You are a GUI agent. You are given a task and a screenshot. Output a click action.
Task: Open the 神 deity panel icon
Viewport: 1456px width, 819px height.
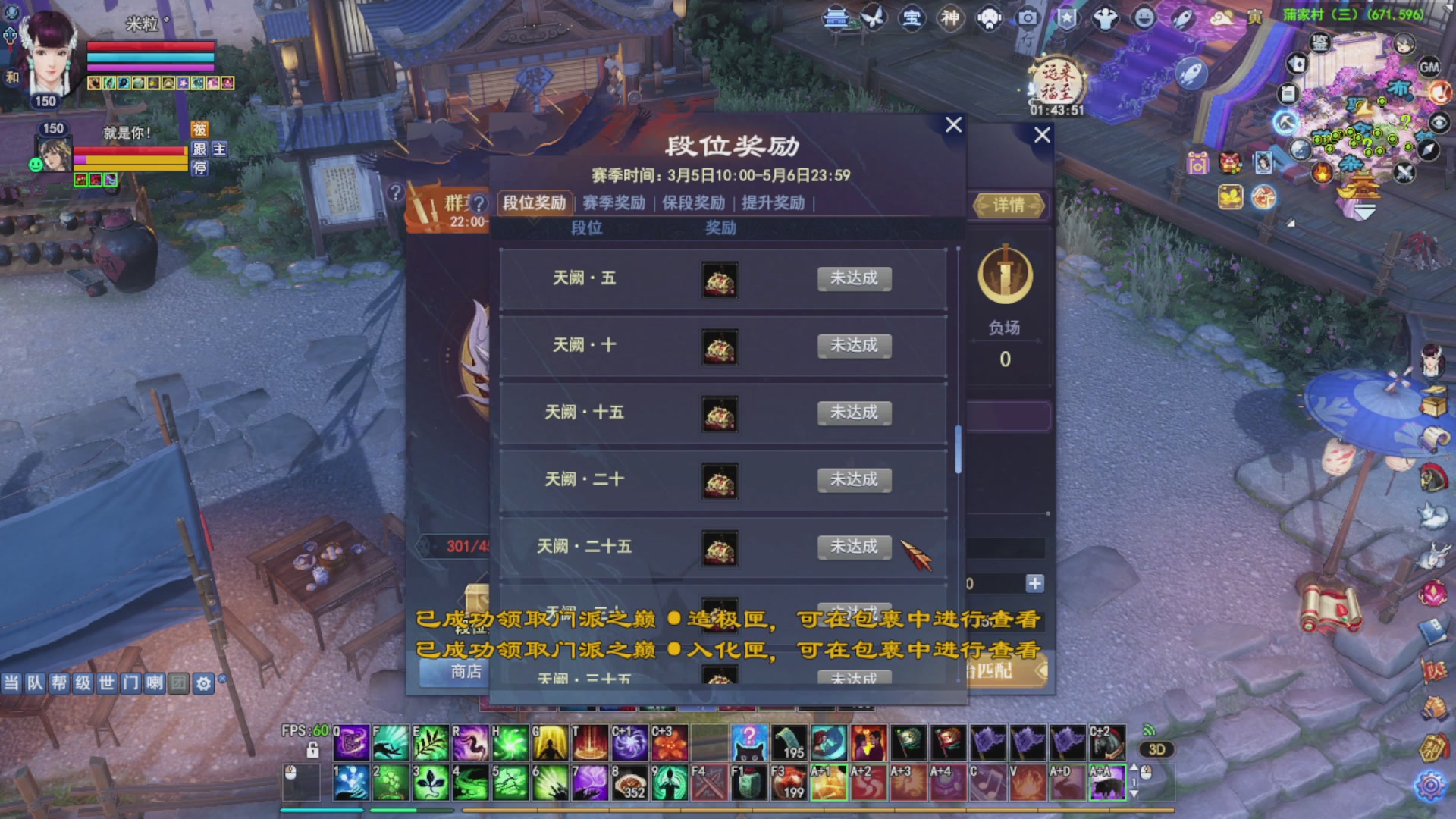(x=950, y=19)
